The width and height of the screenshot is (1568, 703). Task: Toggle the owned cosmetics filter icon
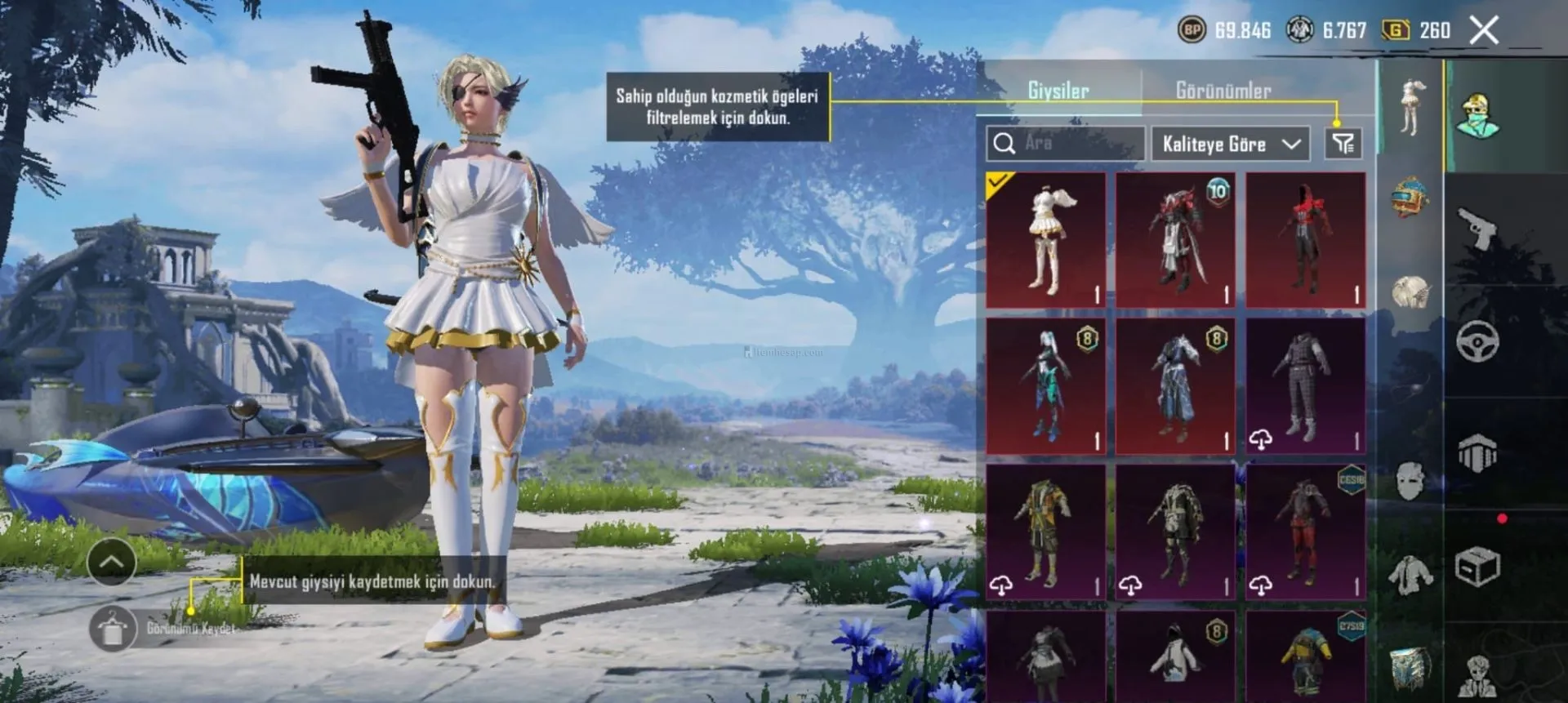pos(1343,145)
